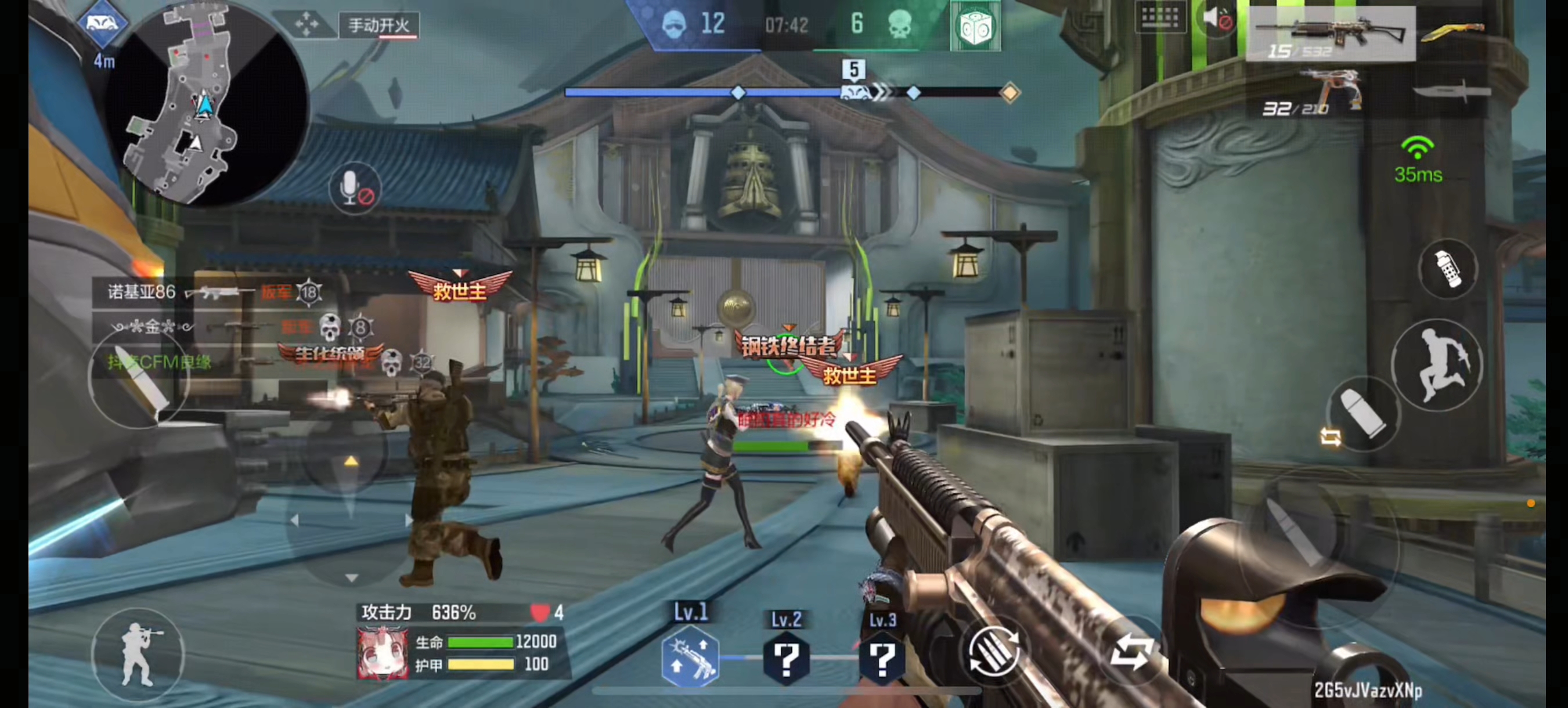Select the Lv.2 locked upgrade slot
Viewport: 1568px width, 708px height.
click(x=786, y=658)
